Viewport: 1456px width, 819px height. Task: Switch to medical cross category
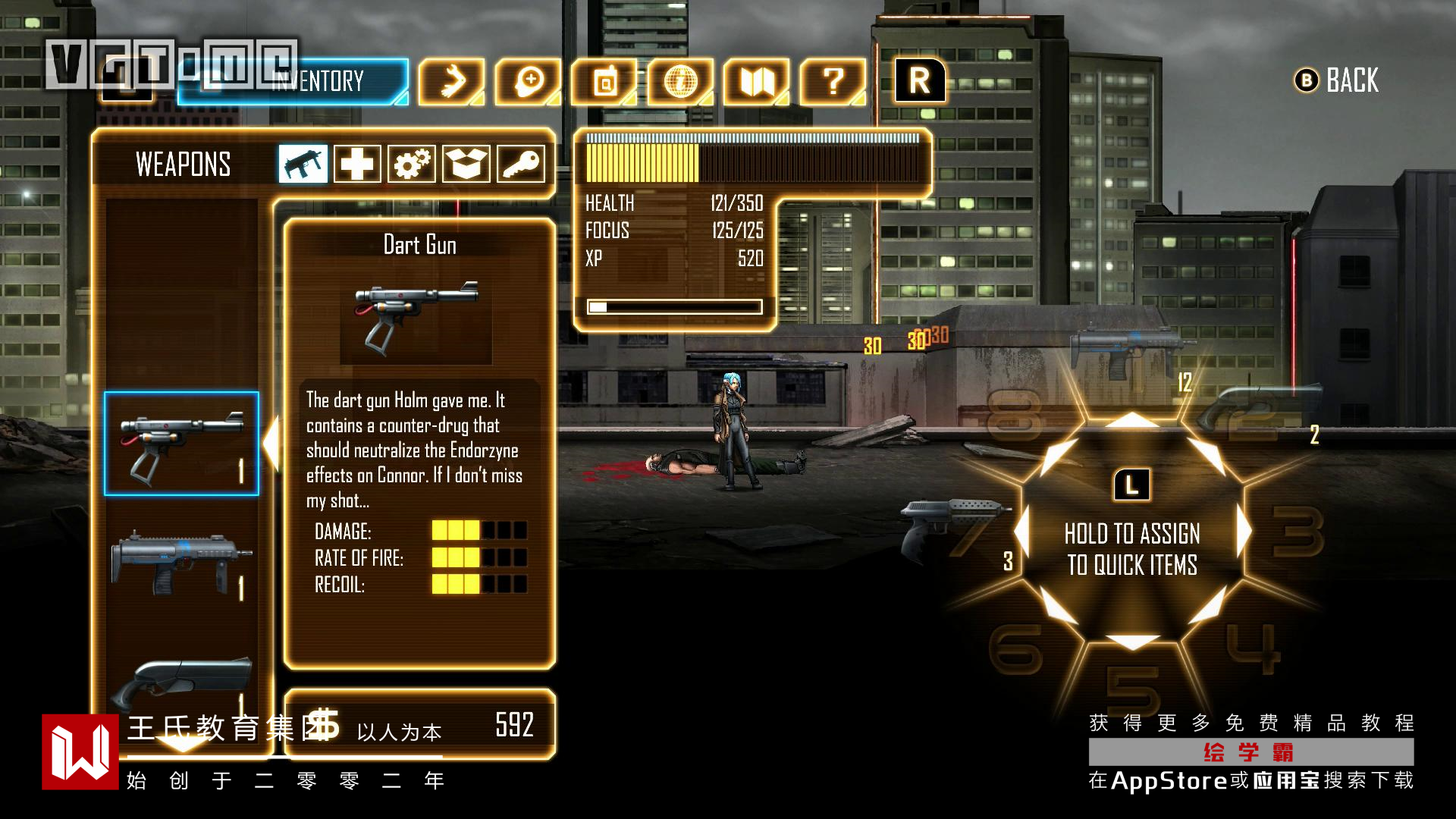[357, 164]
